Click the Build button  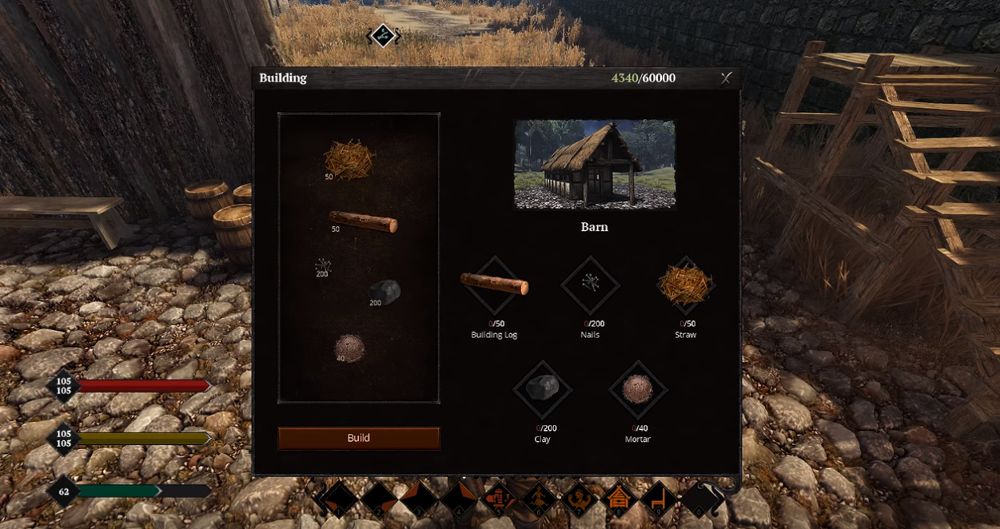pyautogui.click(x=358, y=438)
